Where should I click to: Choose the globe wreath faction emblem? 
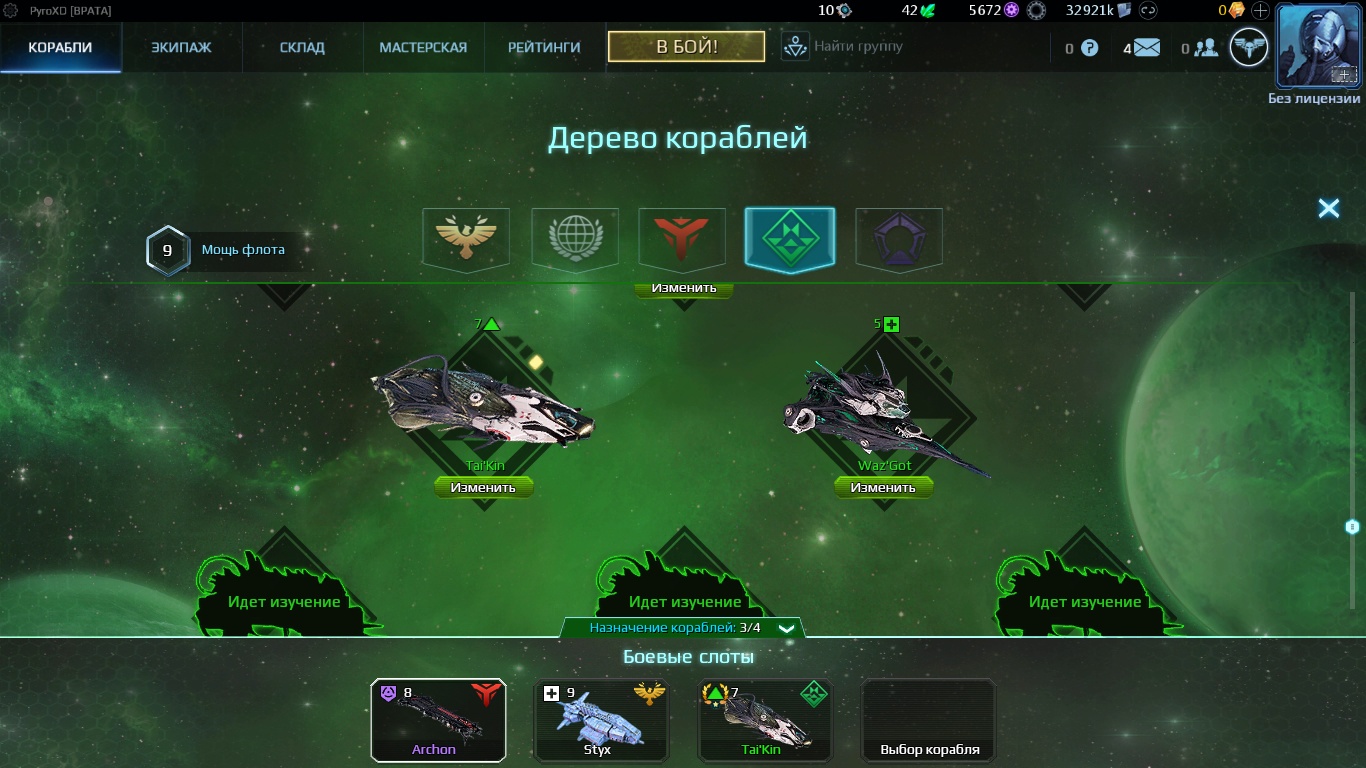pos(574,238)
